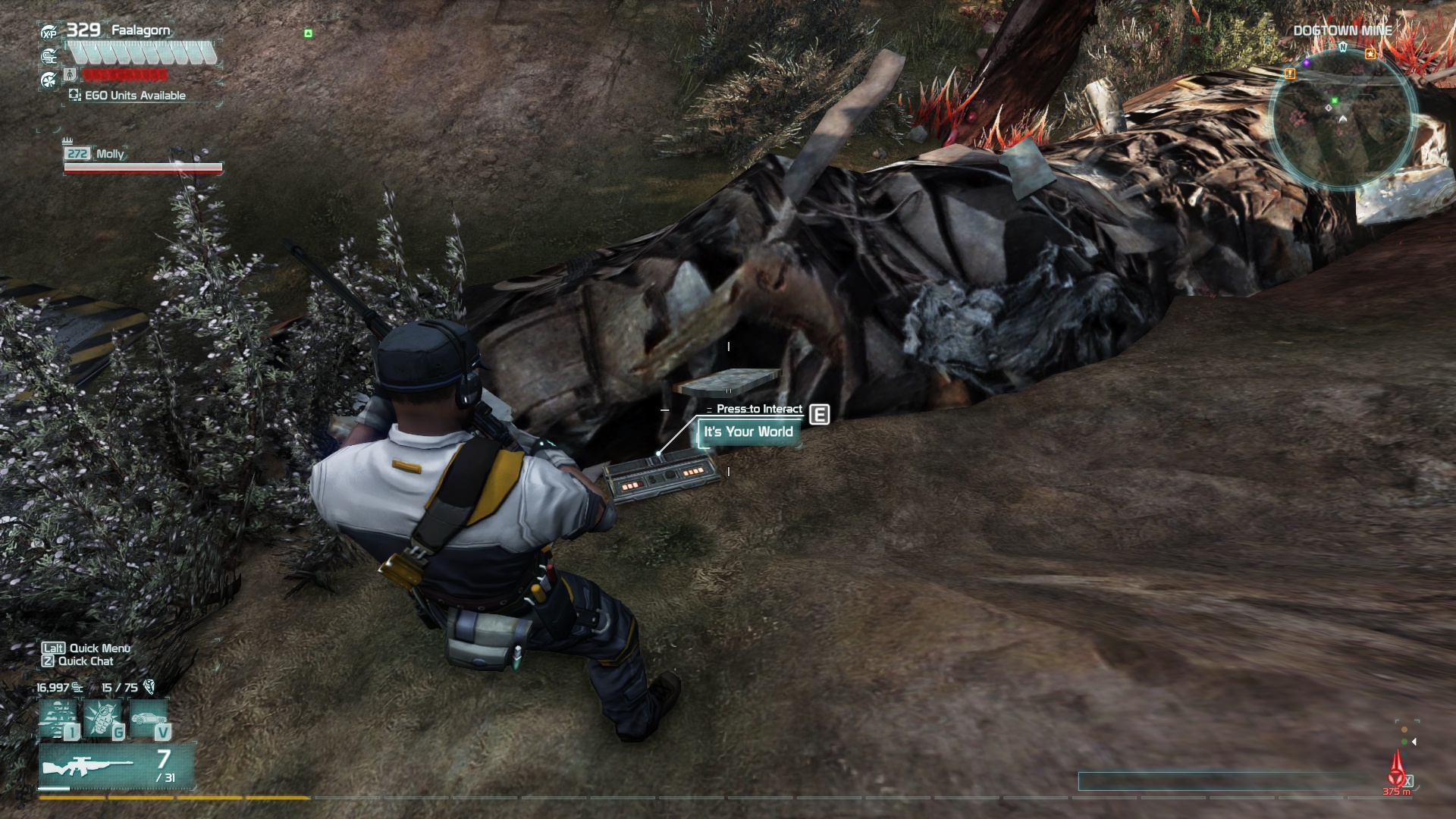This screenshot has width=1456, height=819.
Task: Click the "It's Your World" interaction label
Action: [x=748, y=432]
